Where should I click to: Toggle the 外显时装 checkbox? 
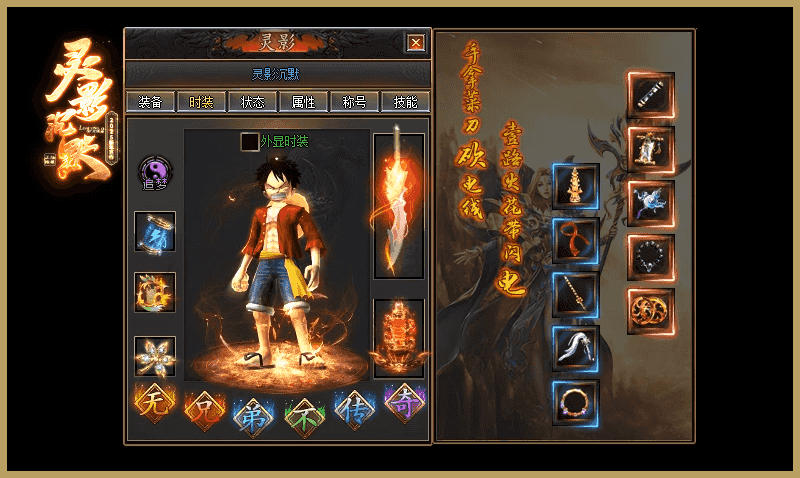point(249,142)
